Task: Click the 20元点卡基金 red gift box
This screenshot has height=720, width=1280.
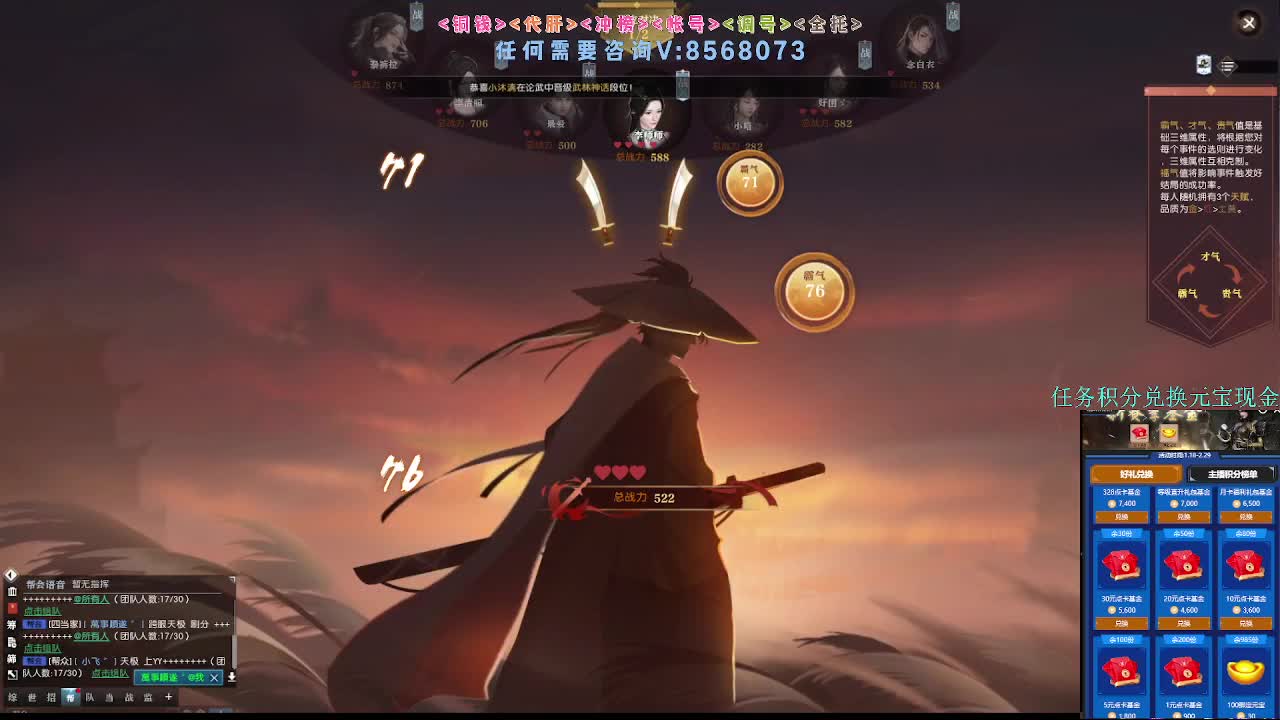Action: pyautogui.click(x=1182, y=566)
